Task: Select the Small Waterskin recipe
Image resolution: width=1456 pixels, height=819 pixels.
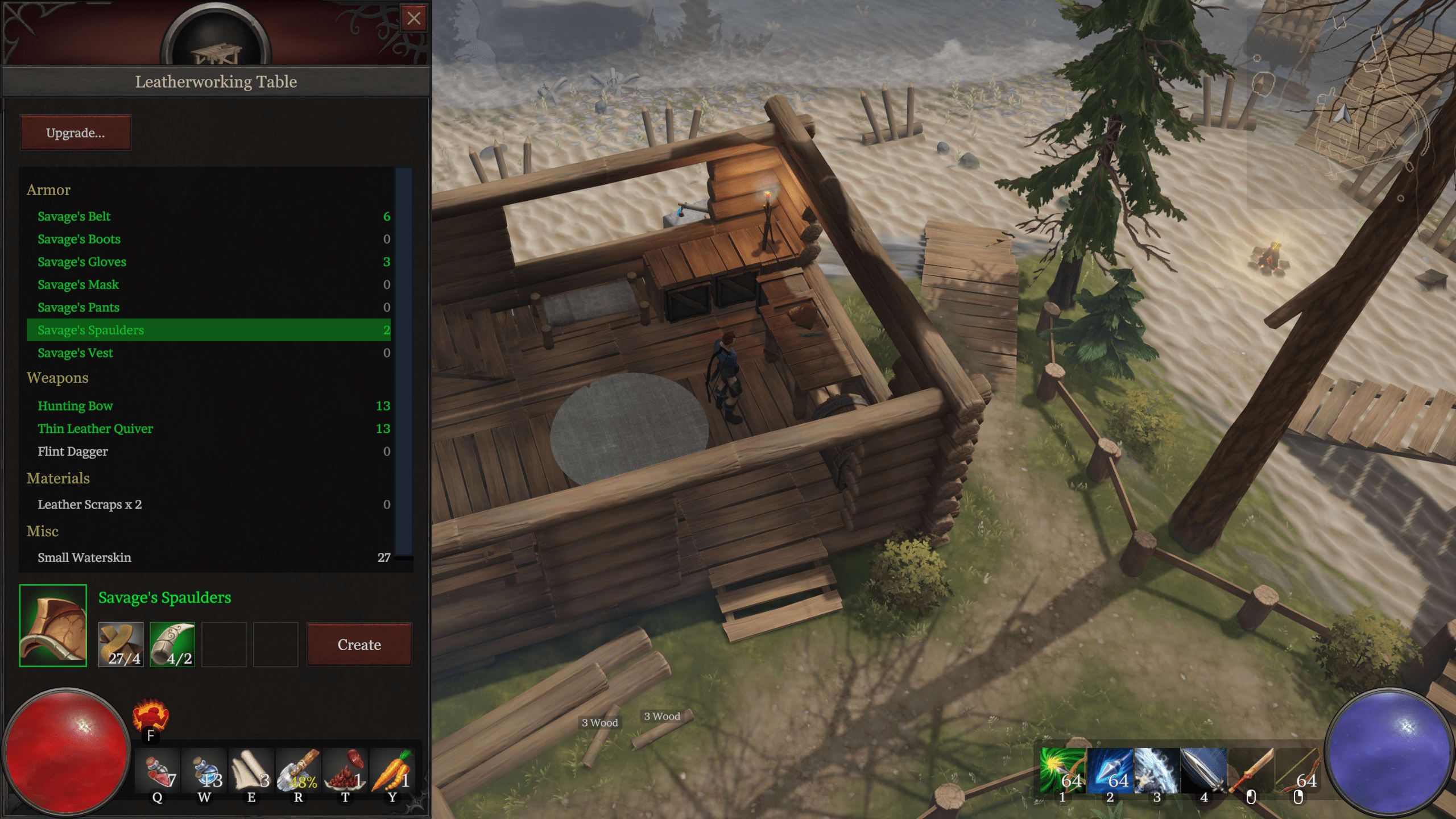Action: coord(84,557)
